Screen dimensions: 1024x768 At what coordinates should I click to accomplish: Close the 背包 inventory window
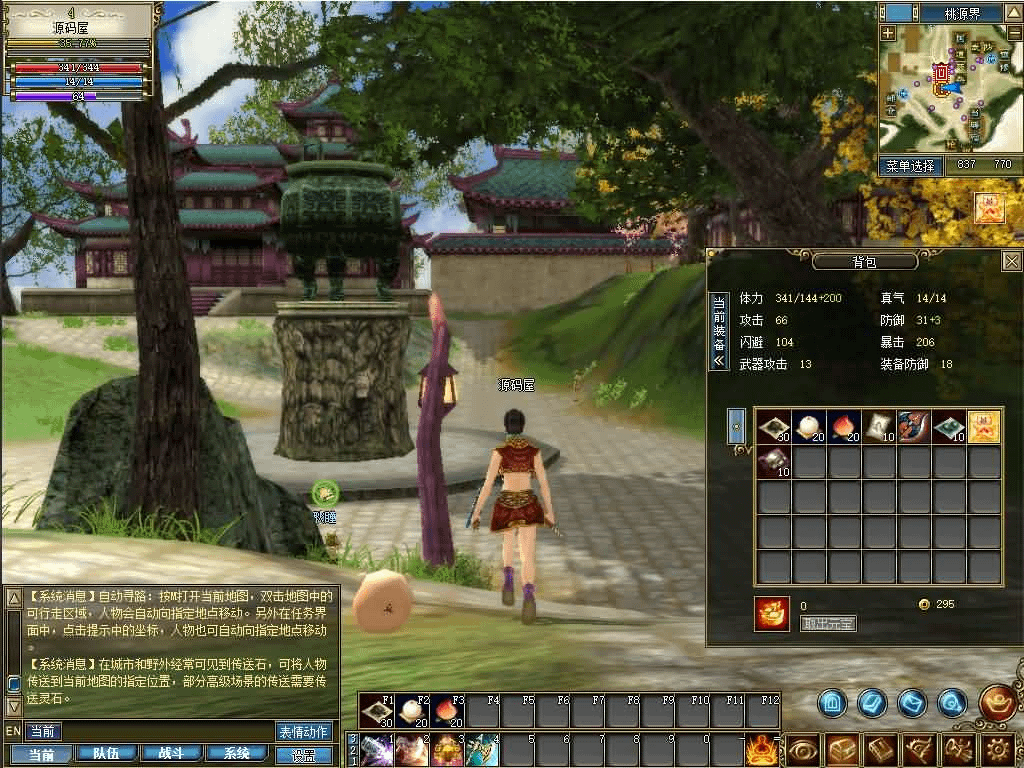[x=1011, y=262]
